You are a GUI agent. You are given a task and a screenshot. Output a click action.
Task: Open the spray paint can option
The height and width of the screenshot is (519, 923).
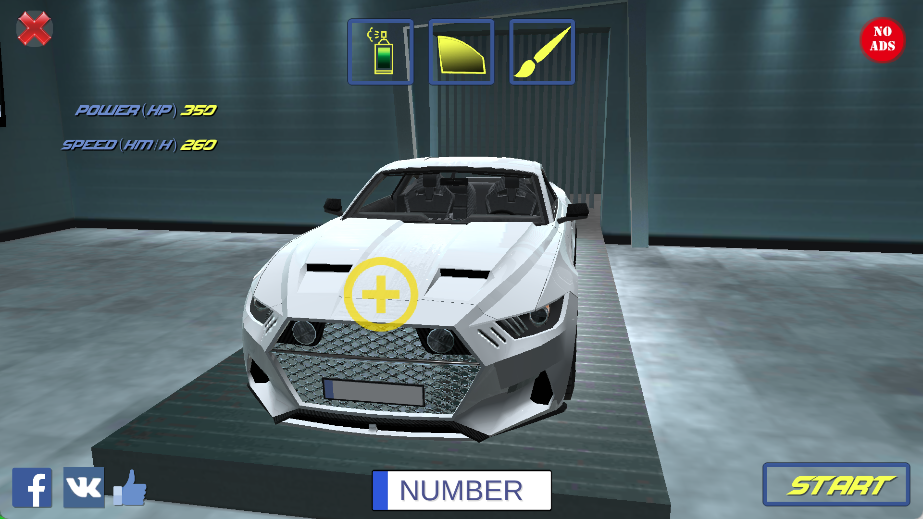point(380,52)
